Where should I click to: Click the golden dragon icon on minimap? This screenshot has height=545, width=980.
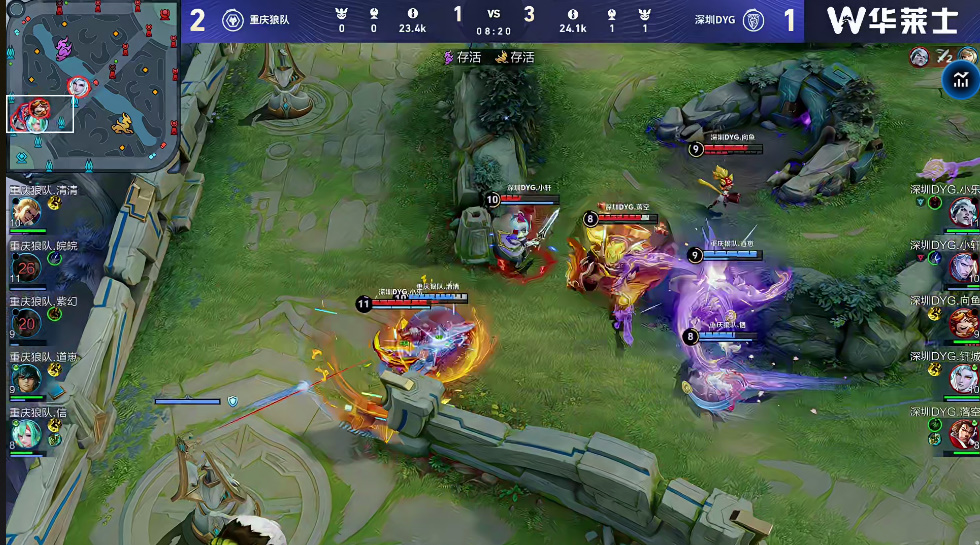point(123,123)
